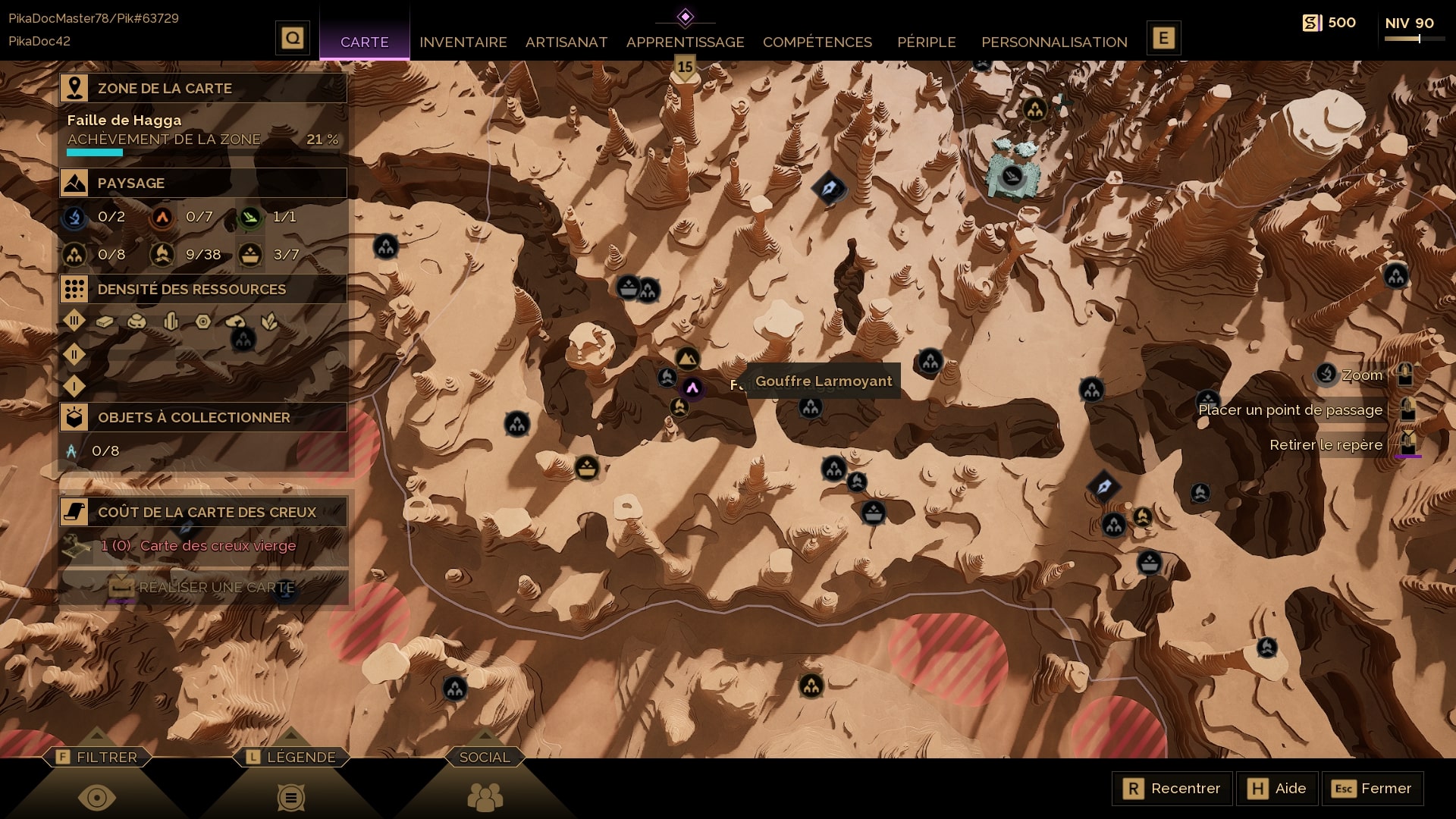Click the Paysage section header
The width and height of the screenshot is (1456, 819).
203,183
